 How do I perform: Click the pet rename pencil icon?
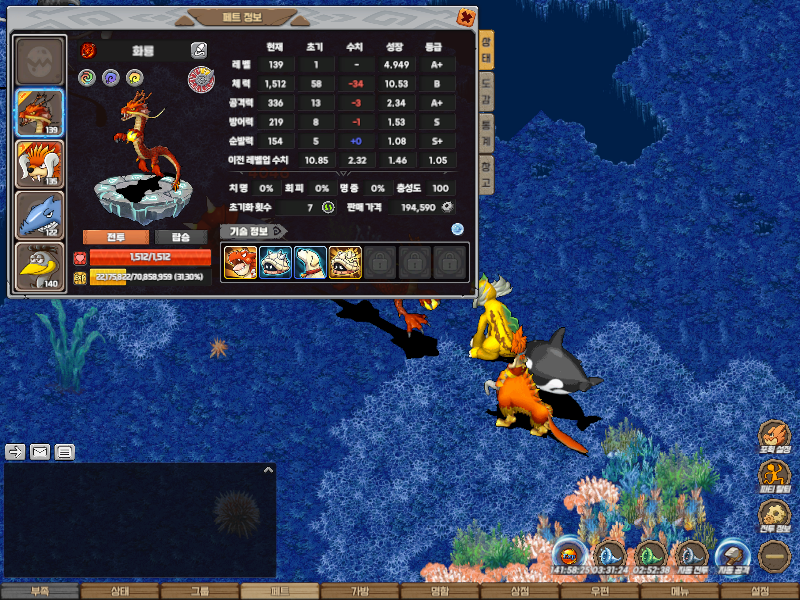tap(198, 49)
